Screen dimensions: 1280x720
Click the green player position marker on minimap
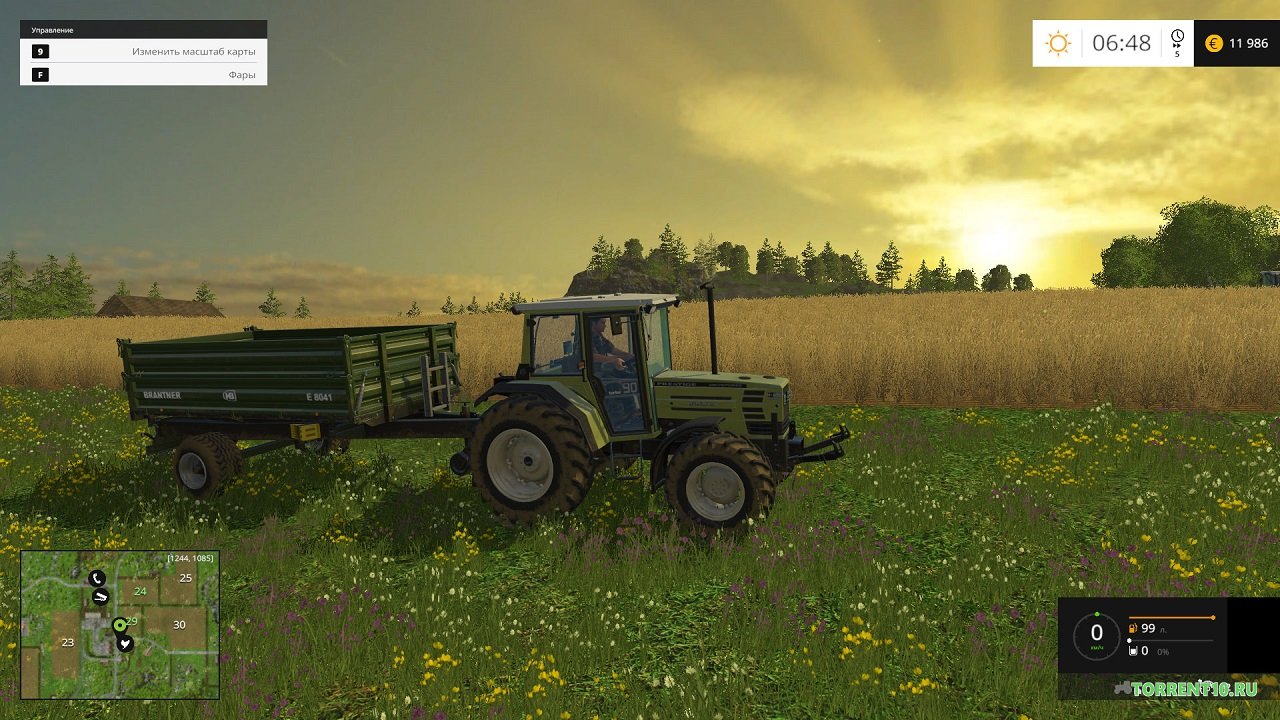[x=120, y=625]
